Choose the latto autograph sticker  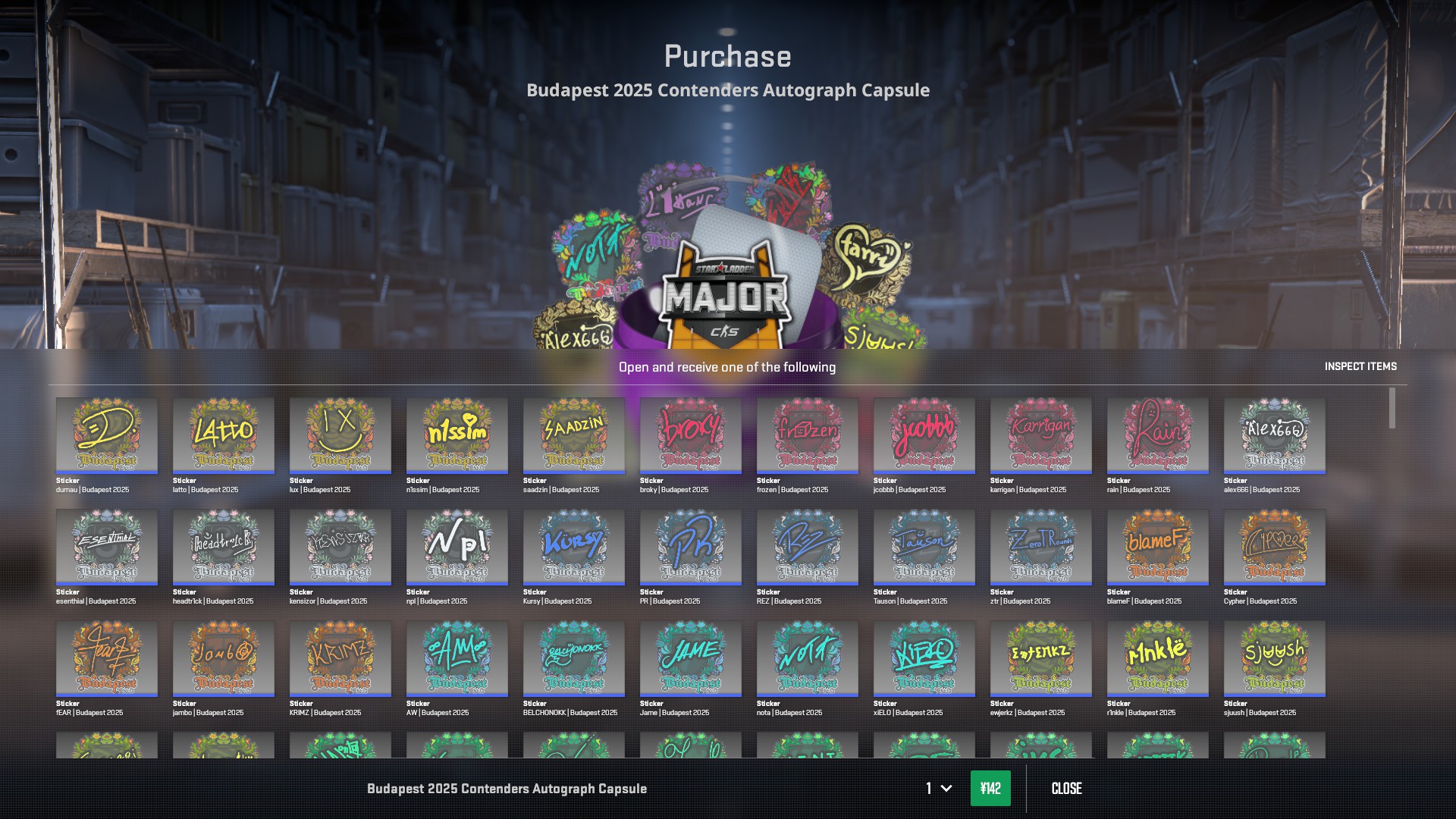pos(224,435)
